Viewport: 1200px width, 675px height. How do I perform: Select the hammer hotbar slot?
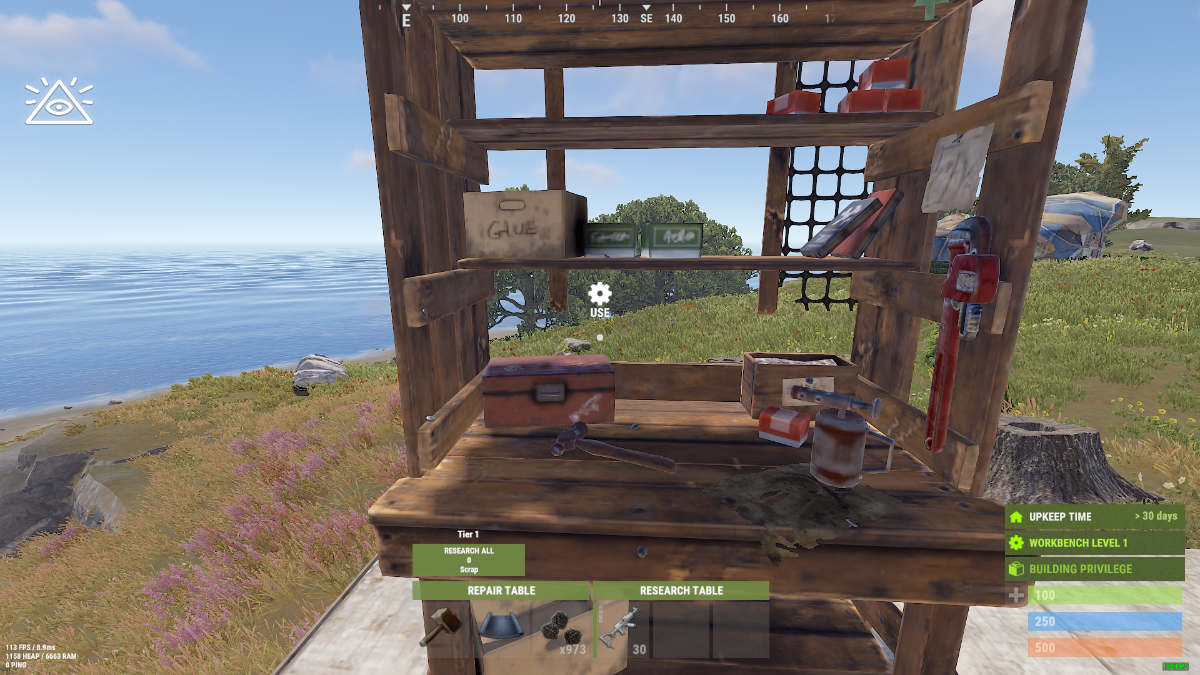point(441,629)
